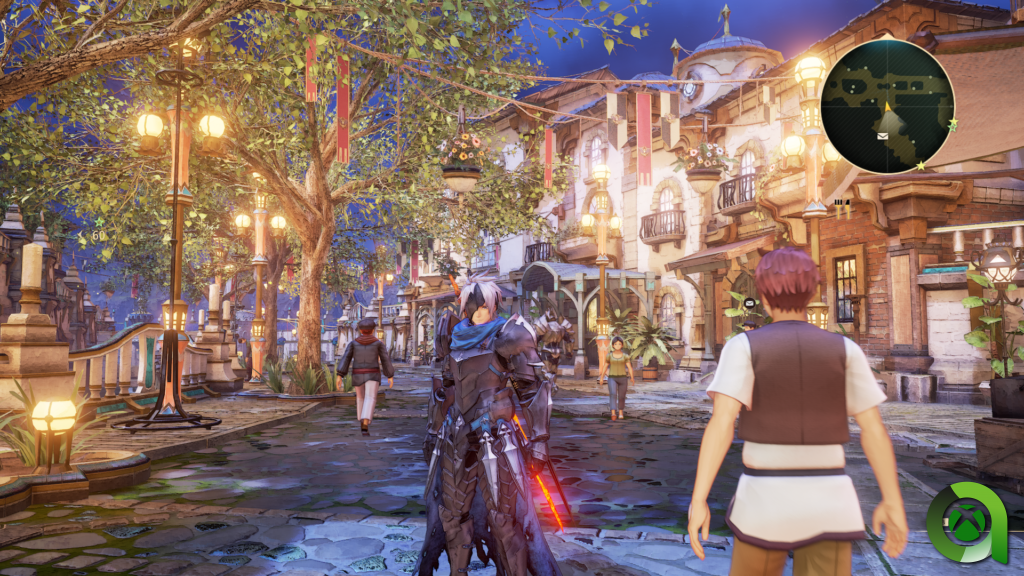
Task: Click the circular minimap
Action: coord(887,106)
